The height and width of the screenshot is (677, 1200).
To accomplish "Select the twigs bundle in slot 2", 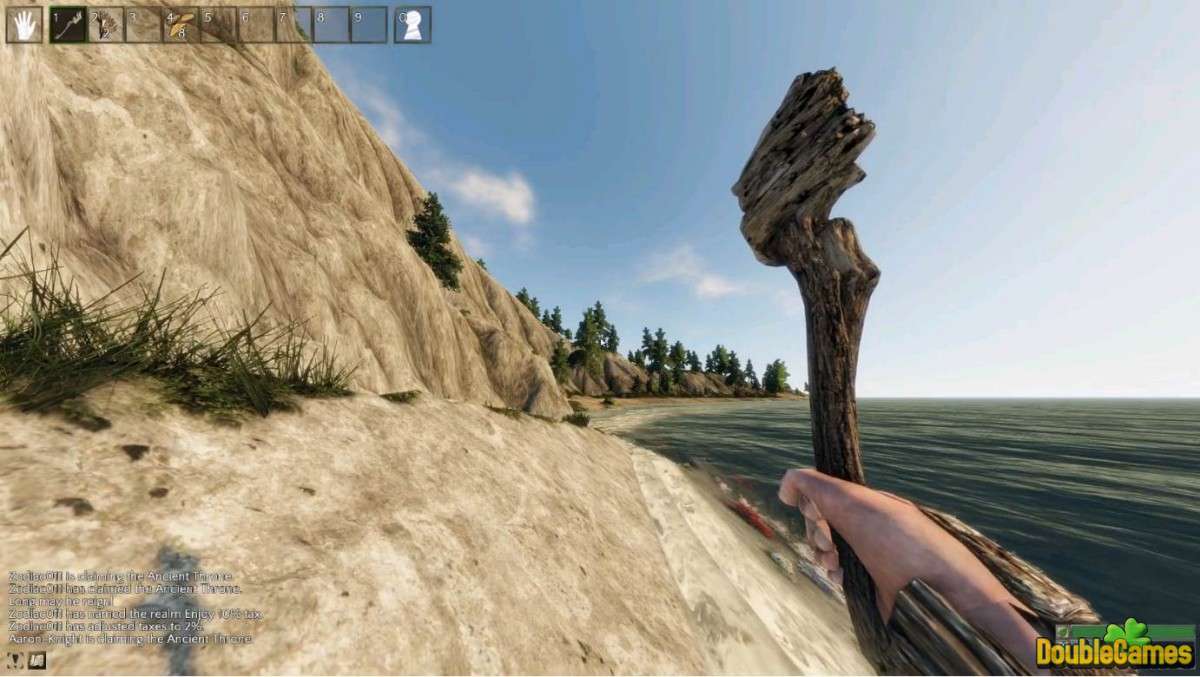I will coord(106,25).
